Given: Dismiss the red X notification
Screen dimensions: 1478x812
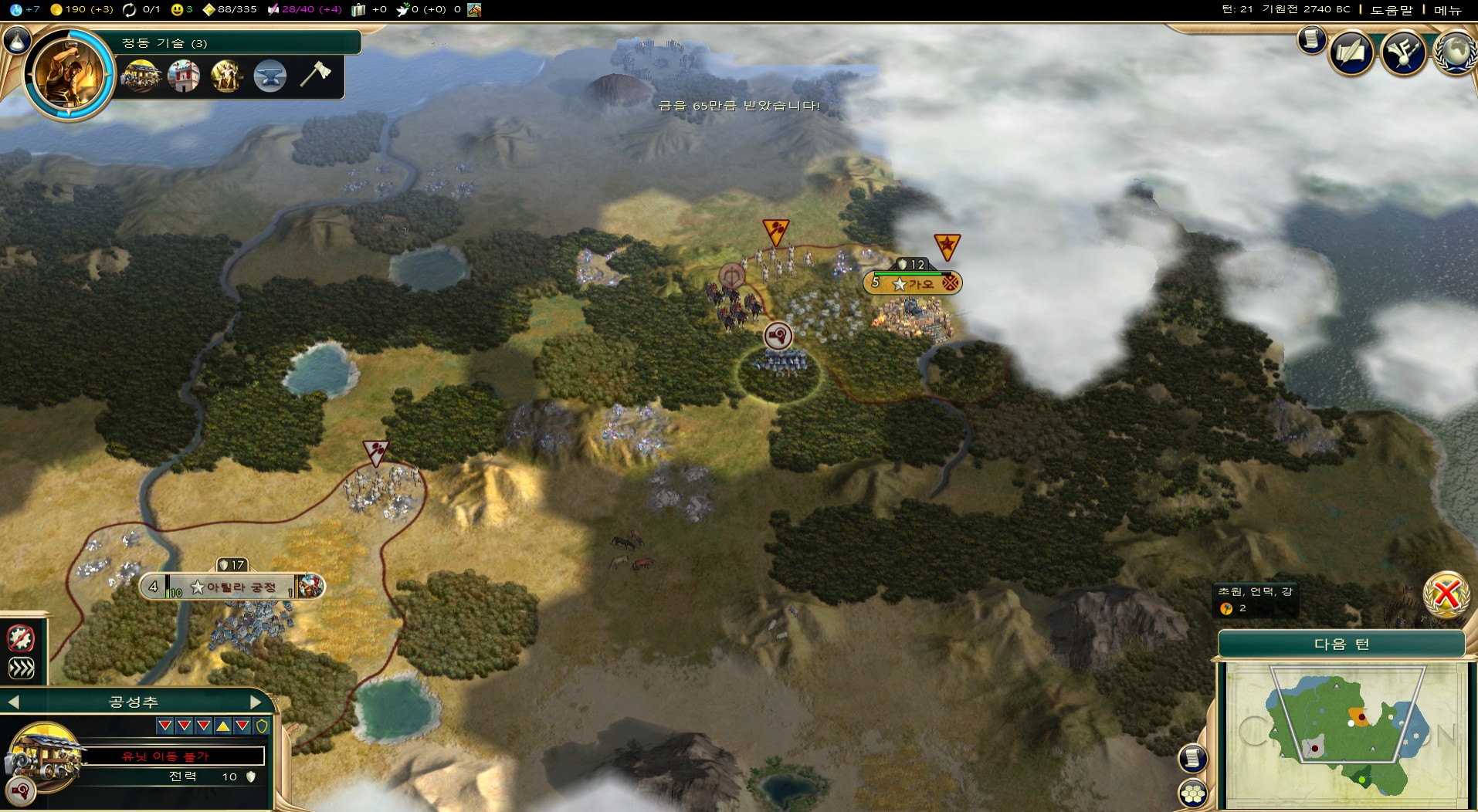Looking at the screenshot, I should click(x=1446, y=594).
